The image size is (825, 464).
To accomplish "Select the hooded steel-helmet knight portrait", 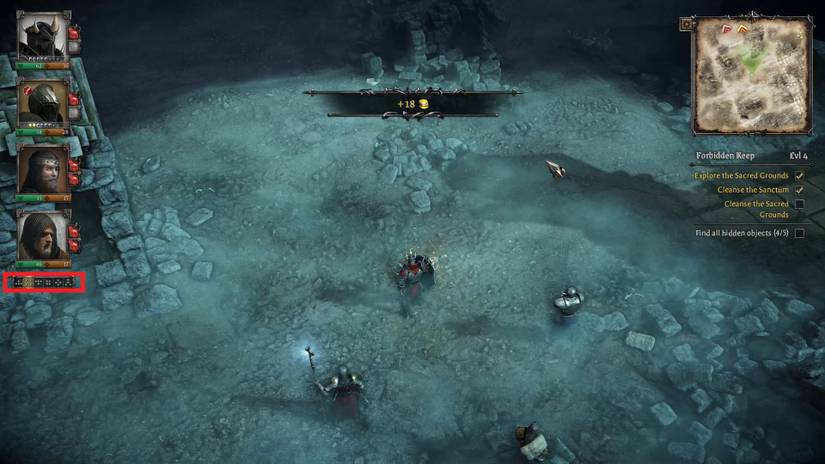I will pyautogui.click(x=43, y=102).
